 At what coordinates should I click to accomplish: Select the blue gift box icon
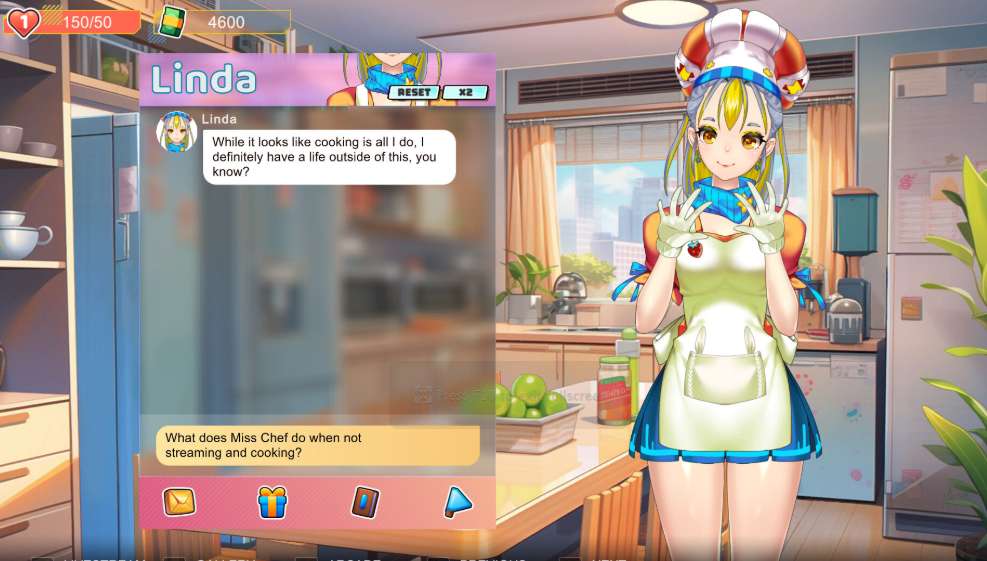pos(272,502)
